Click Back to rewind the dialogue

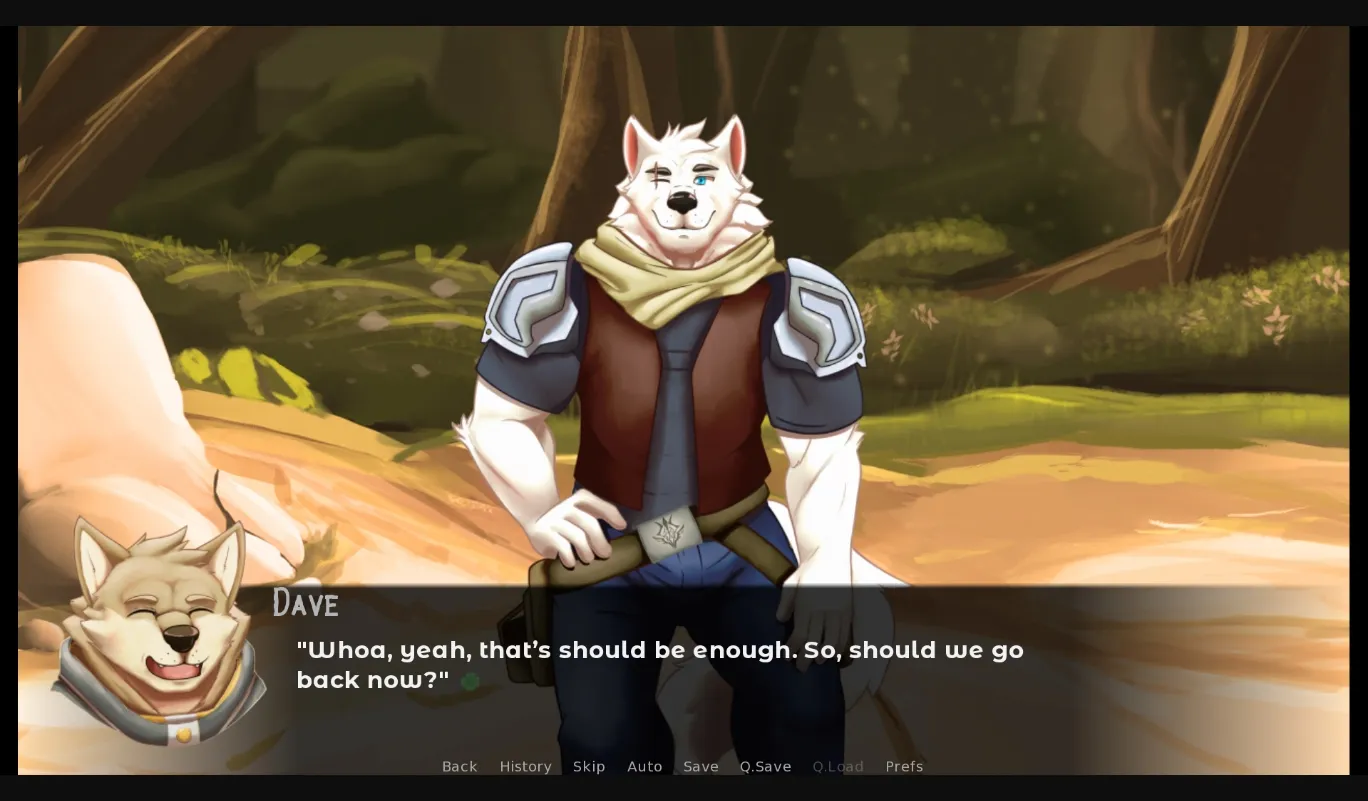pyautogui.click(x=459, y=766)
